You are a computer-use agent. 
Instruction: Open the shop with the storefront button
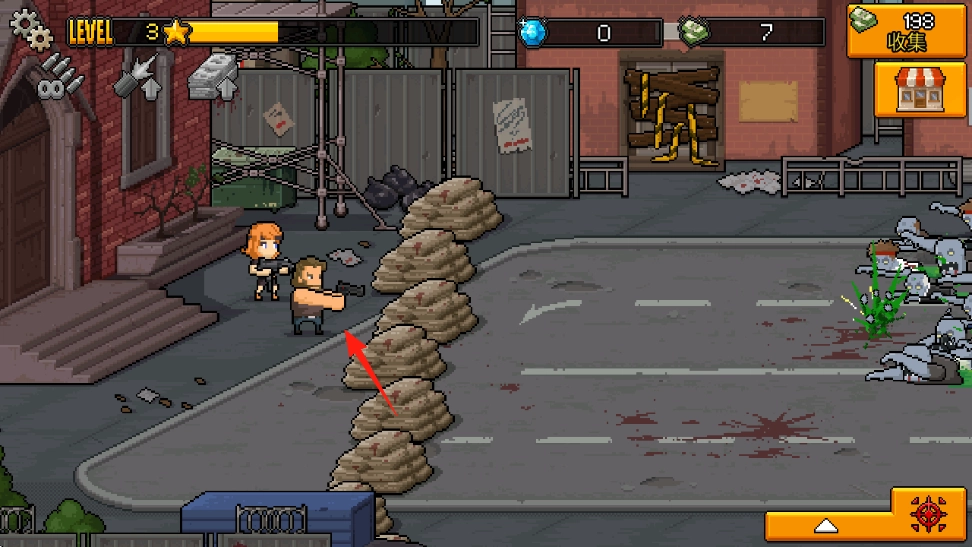tap(912, 89)
